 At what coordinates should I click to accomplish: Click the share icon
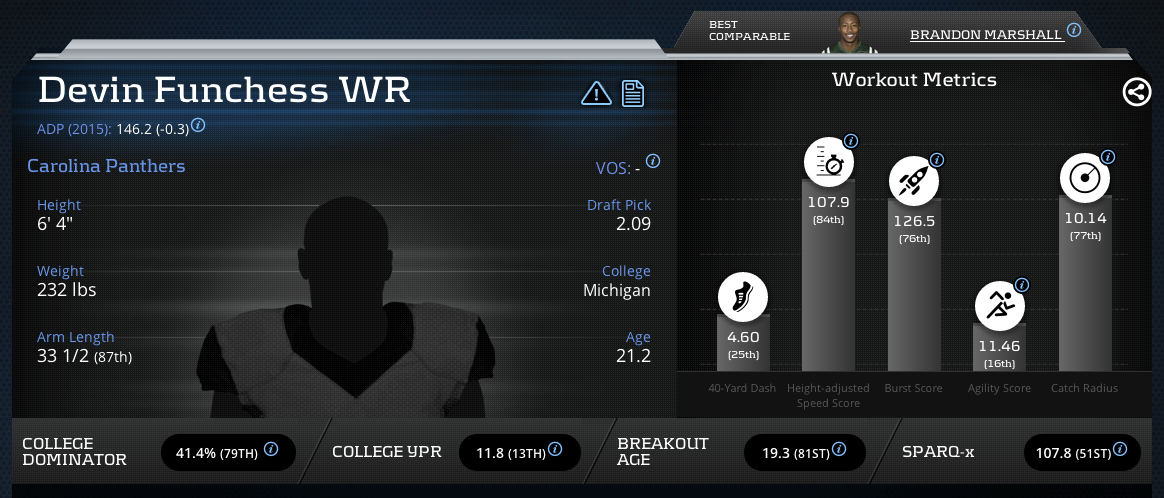[x=1136, y=93]
